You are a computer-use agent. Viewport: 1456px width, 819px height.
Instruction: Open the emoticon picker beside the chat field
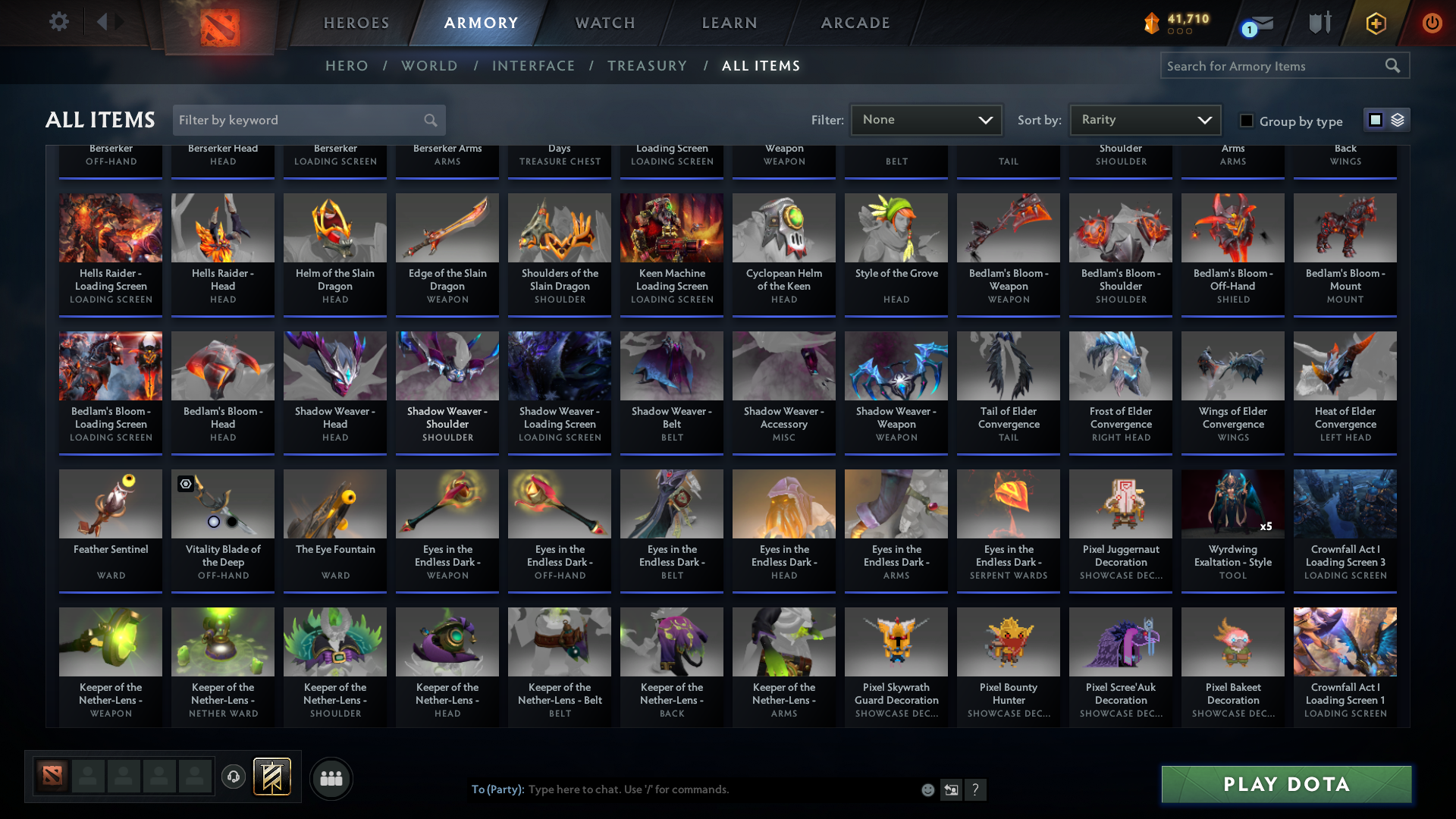(x=927, y=789)
